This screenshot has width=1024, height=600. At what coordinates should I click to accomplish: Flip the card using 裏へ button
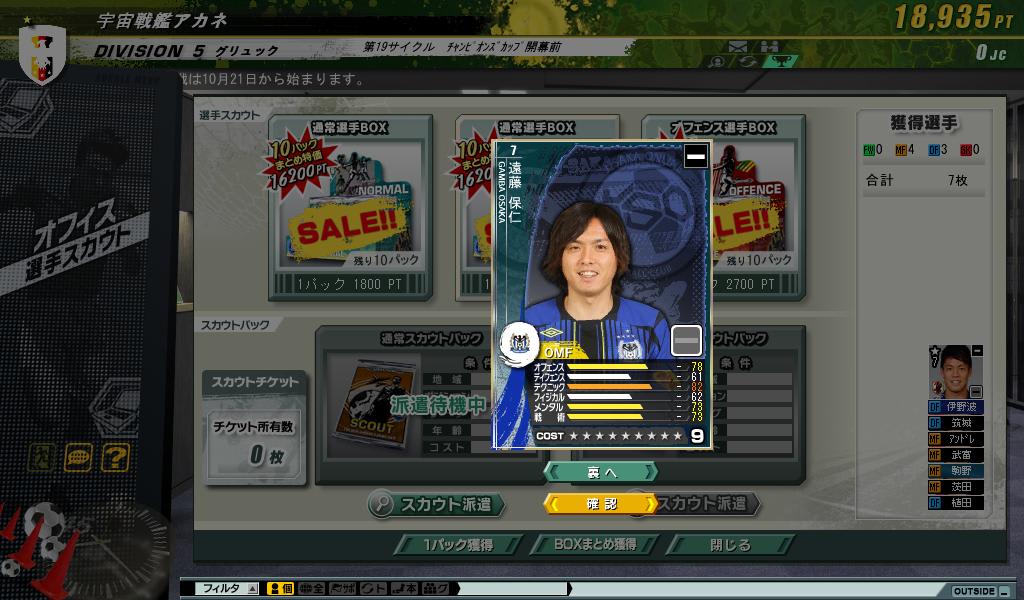pyautogui.click(x=600, y=471)
